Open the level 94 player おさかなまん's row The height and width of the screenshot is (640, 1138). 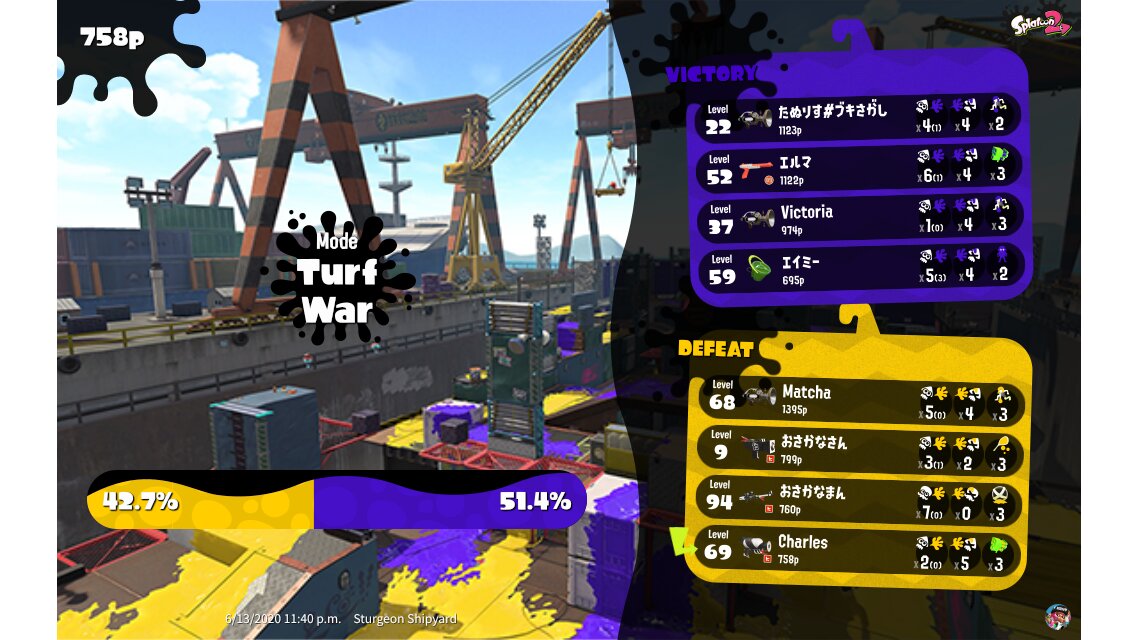pyautogui.click(x=860, y=499)
